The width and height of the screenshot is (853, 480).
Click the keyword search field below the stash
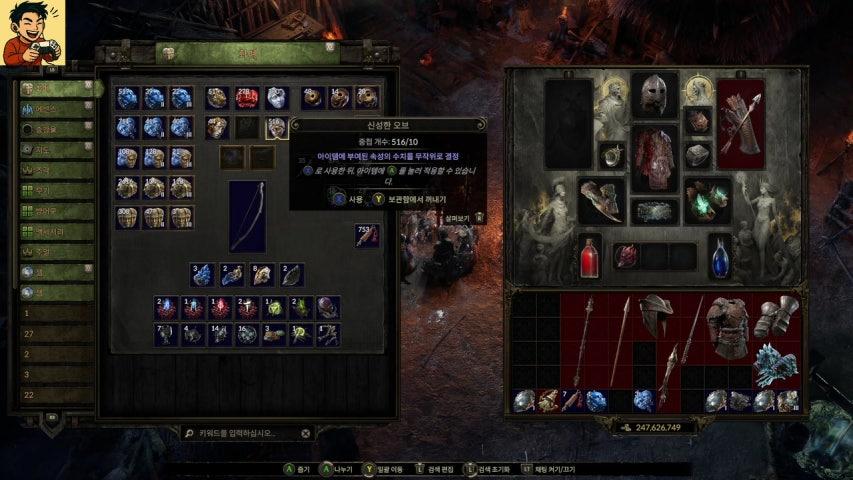tap(238, 434)
